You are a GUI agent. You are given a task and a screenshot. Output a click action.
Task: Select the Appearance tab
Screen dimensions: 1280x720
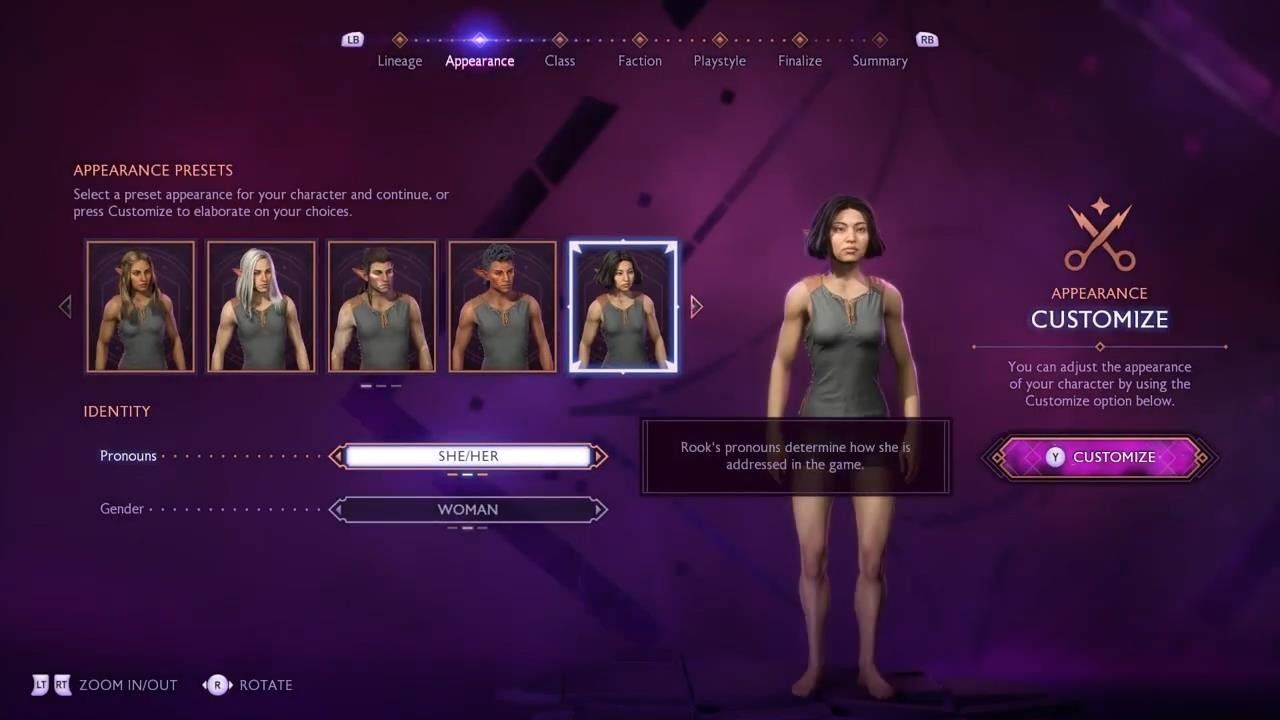coord(480,60)
